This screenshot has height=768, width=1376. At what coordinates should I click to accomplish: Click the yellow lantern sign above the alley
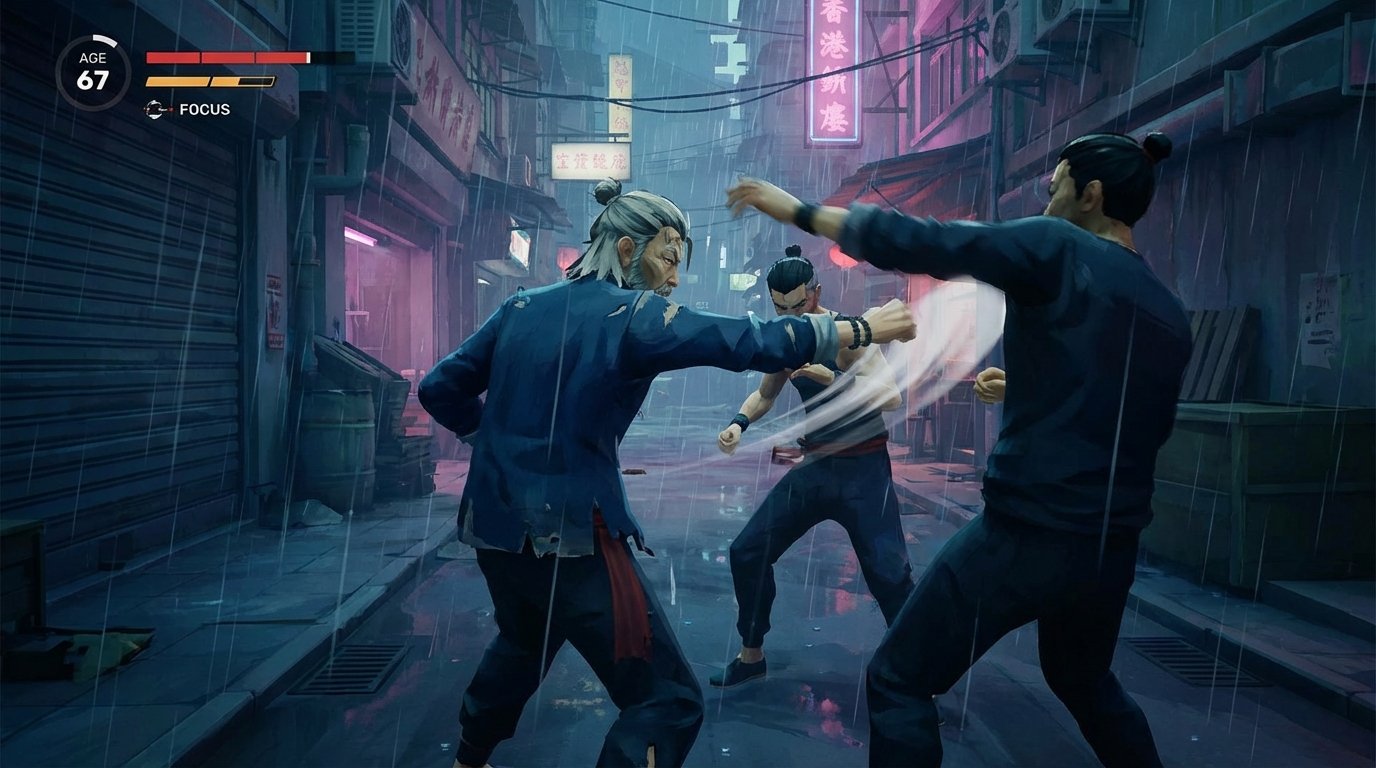[x=619, y=80]
